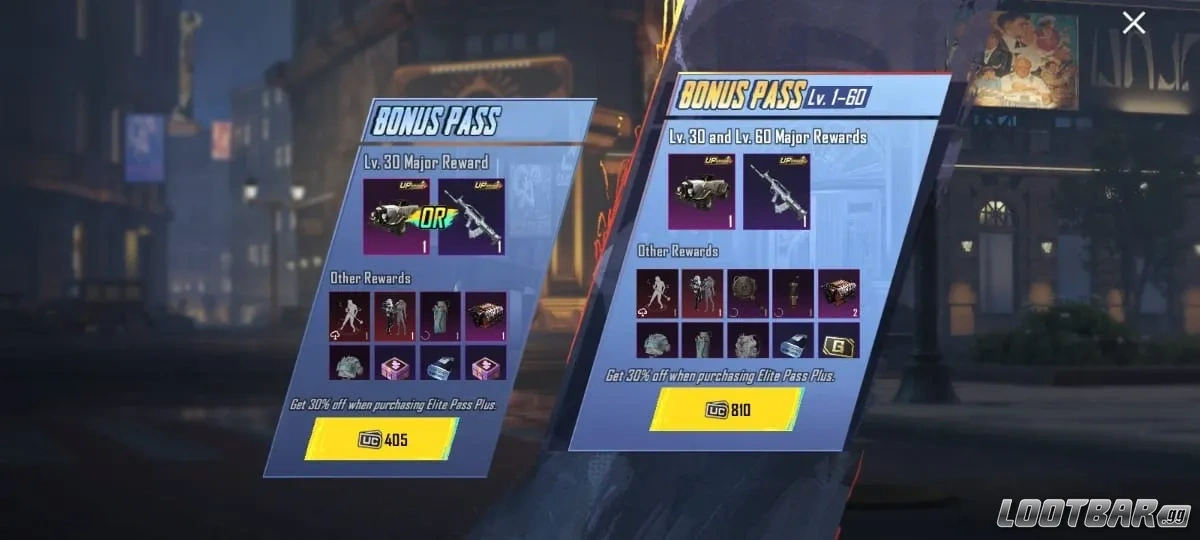View the rifle skin reward in Lv. 1-60 pass
1200x540 pixels.
776,192
